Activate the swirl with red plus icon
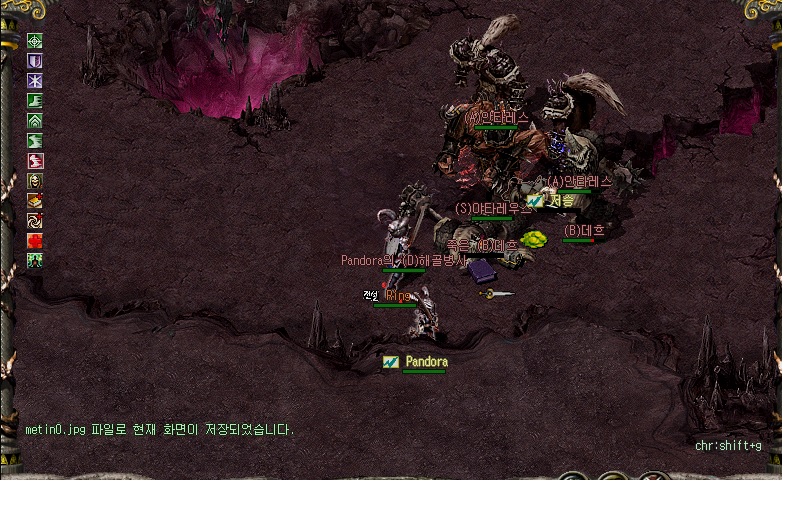 pyautogui.click(x=35, y=221)
